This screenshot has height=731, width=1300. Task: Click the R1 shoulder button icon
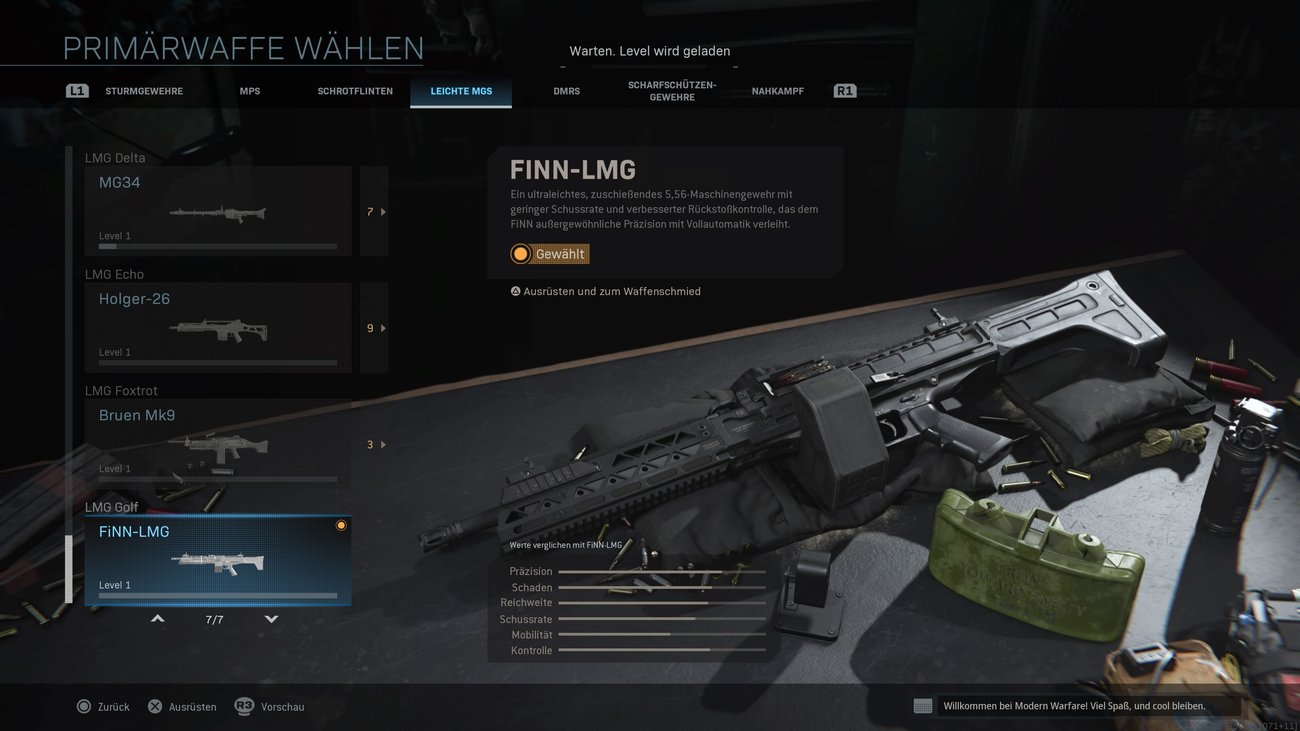click(x=844, y=90)
